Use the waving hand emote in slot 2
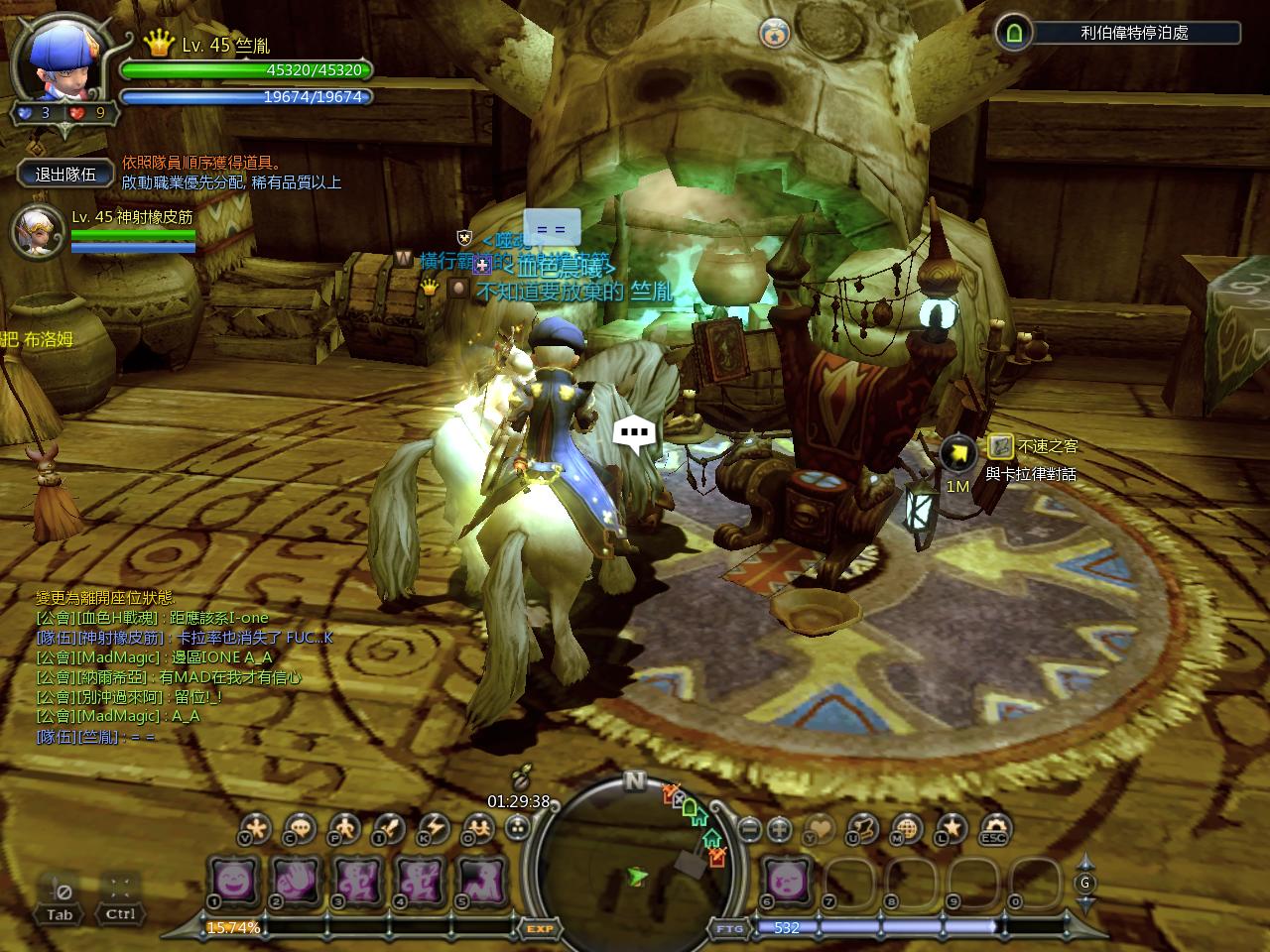 pyautogui.click(x=295, y=880)
